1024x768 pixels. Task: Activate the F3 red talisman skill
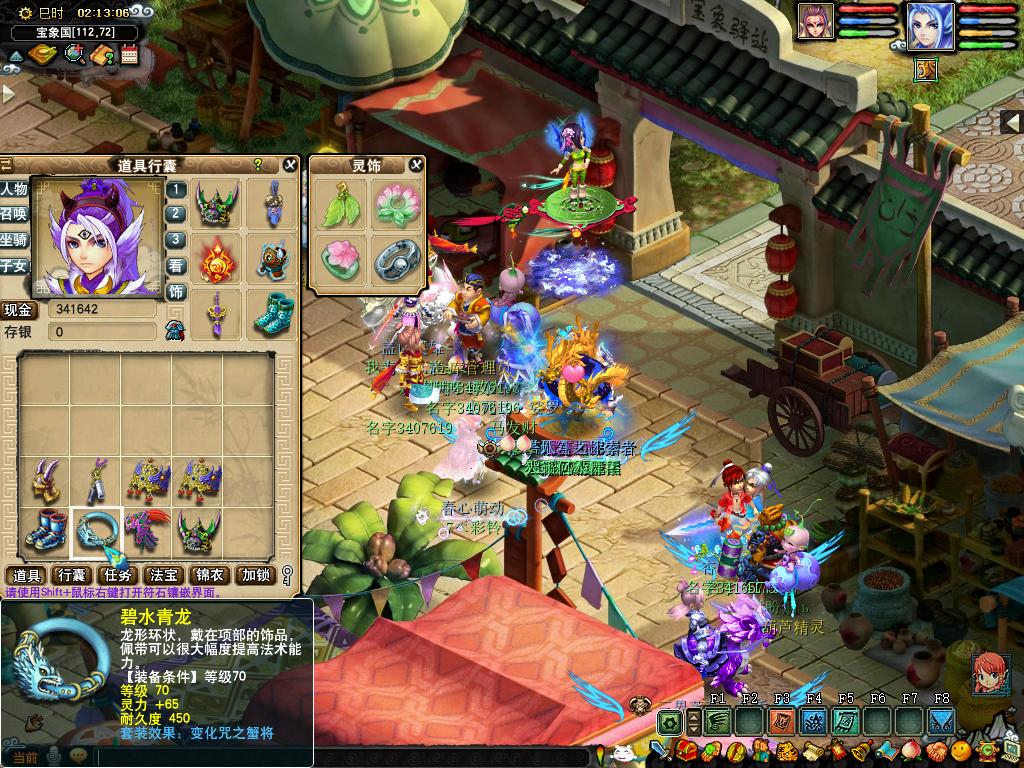[781, 721]
